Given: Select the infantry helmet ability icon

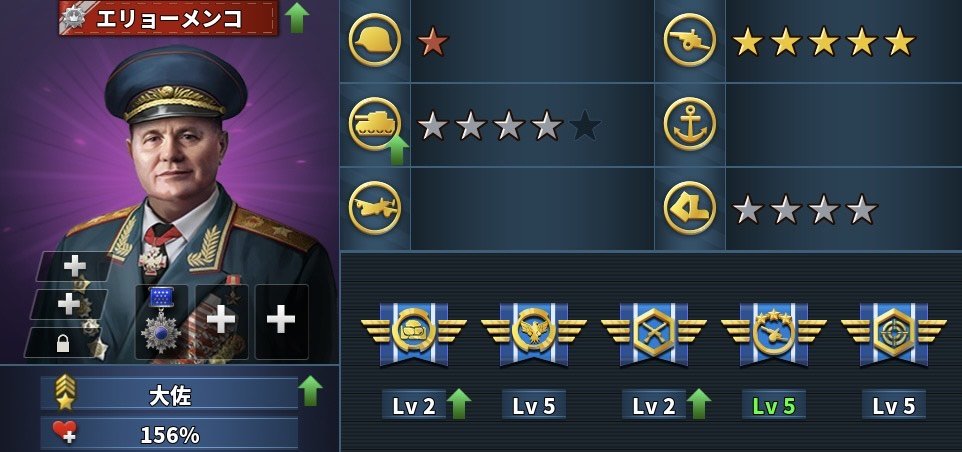Looking at the screenshot, I should pos(375,41).
